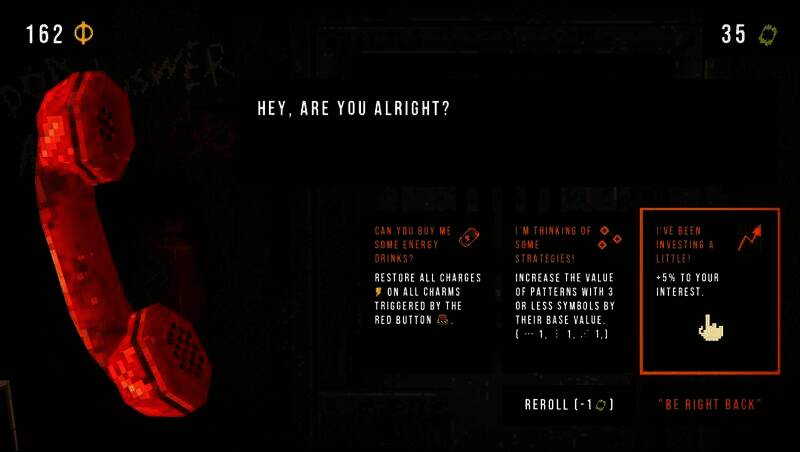
Task: Choose "Be right back" to skip
Action: (x=709, y=405)
